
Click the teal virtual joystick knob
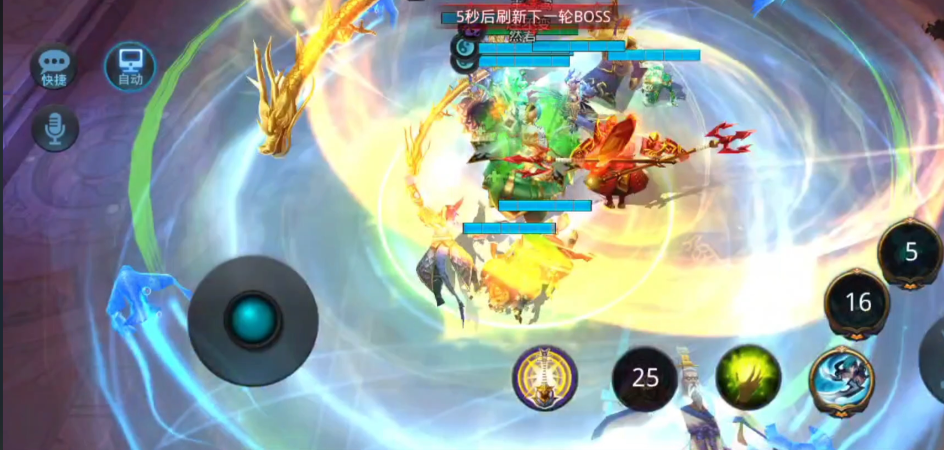pyautogui.click(x=253, y=320)
